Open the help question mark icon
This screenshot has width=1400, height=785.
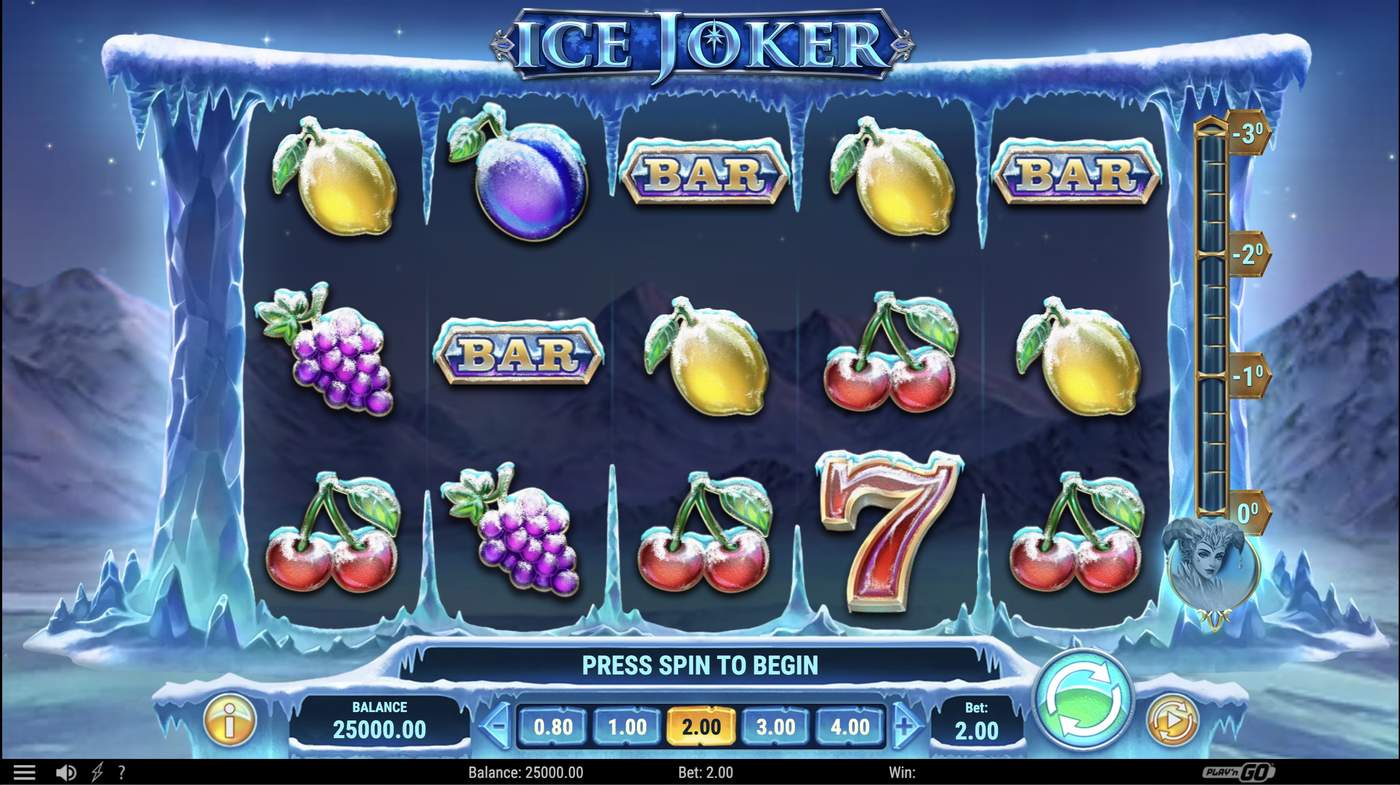tap(121, 770)
